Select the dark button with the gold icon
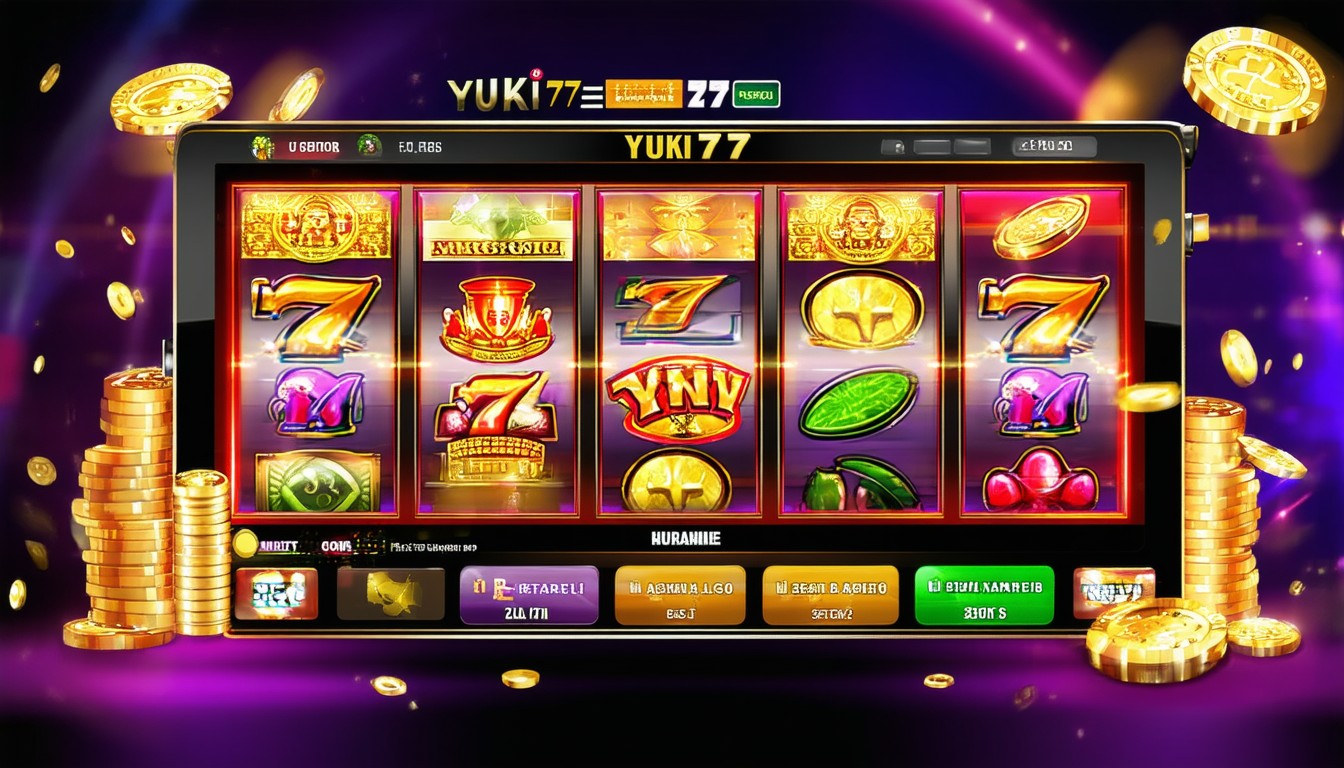This screenshot has height=768, width=1344. click(x=391, y=595)
